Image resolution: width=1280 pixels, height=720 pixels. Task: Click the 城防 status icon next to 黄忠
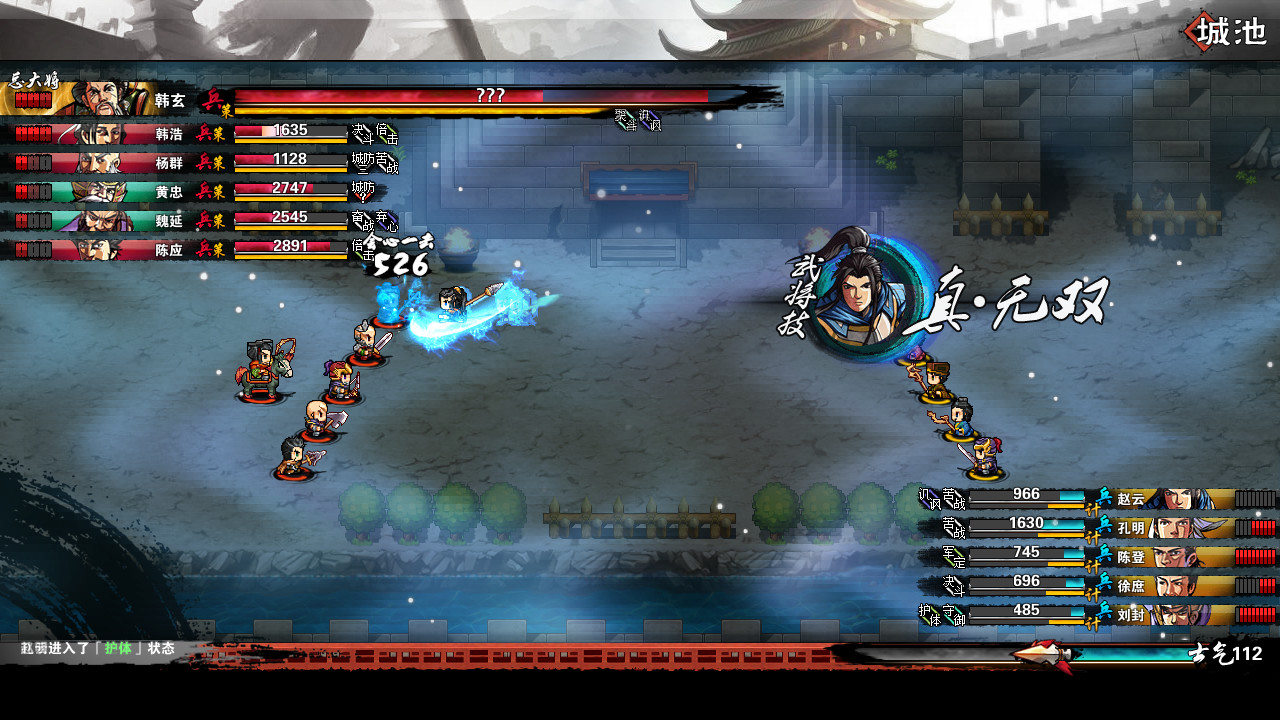[x=364, y=190]
